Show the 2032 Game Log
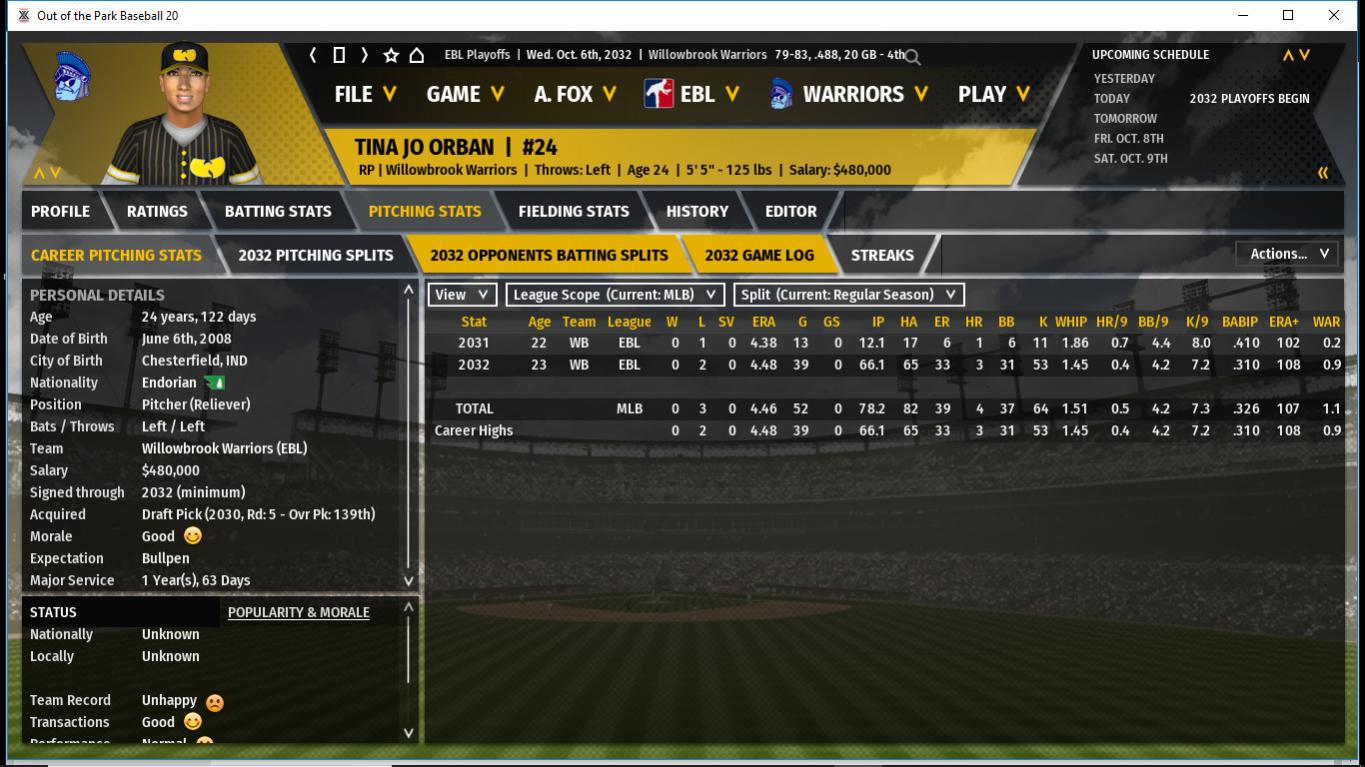 (x=759, y=255)
